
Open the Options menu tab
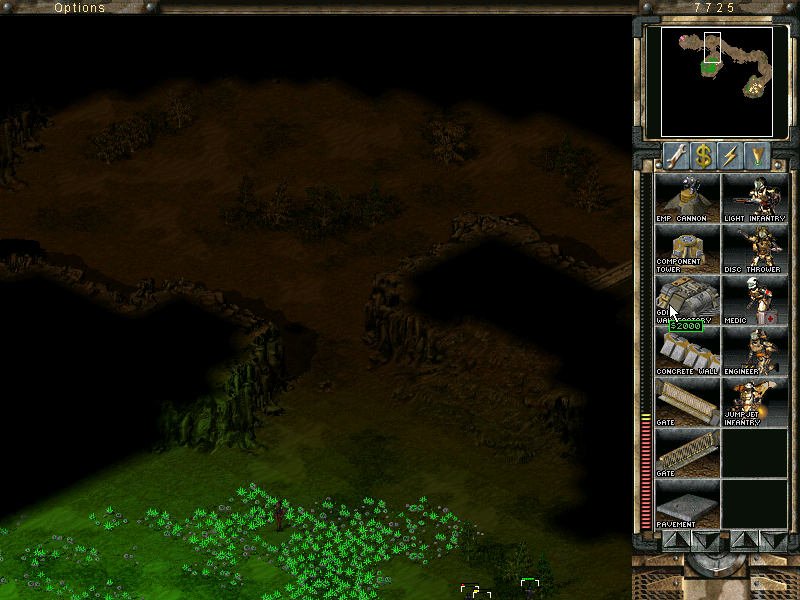click(80, 8)
